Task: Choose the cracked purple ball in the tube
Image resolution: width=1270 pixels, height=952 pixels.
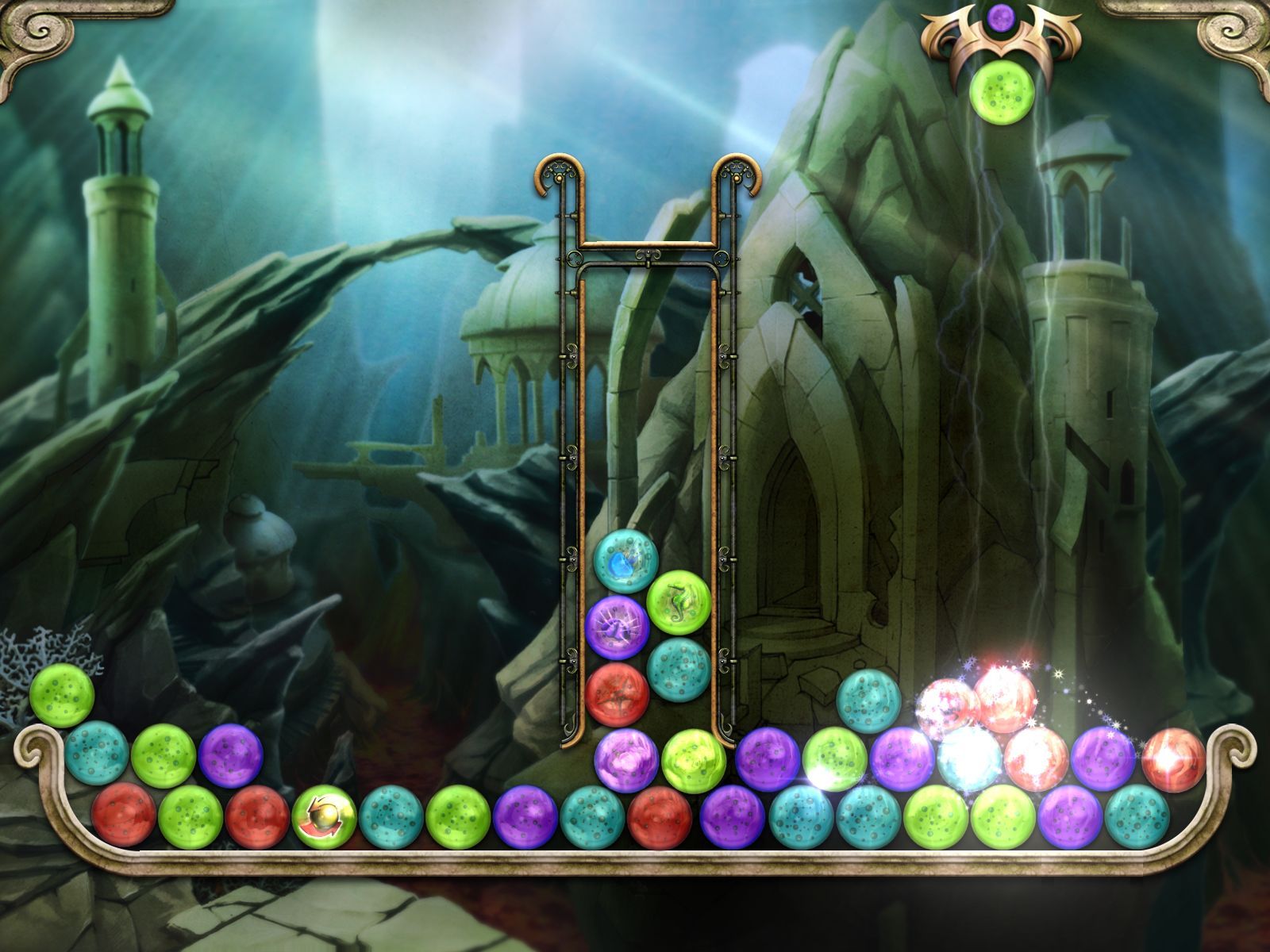Action: (617, 628)
